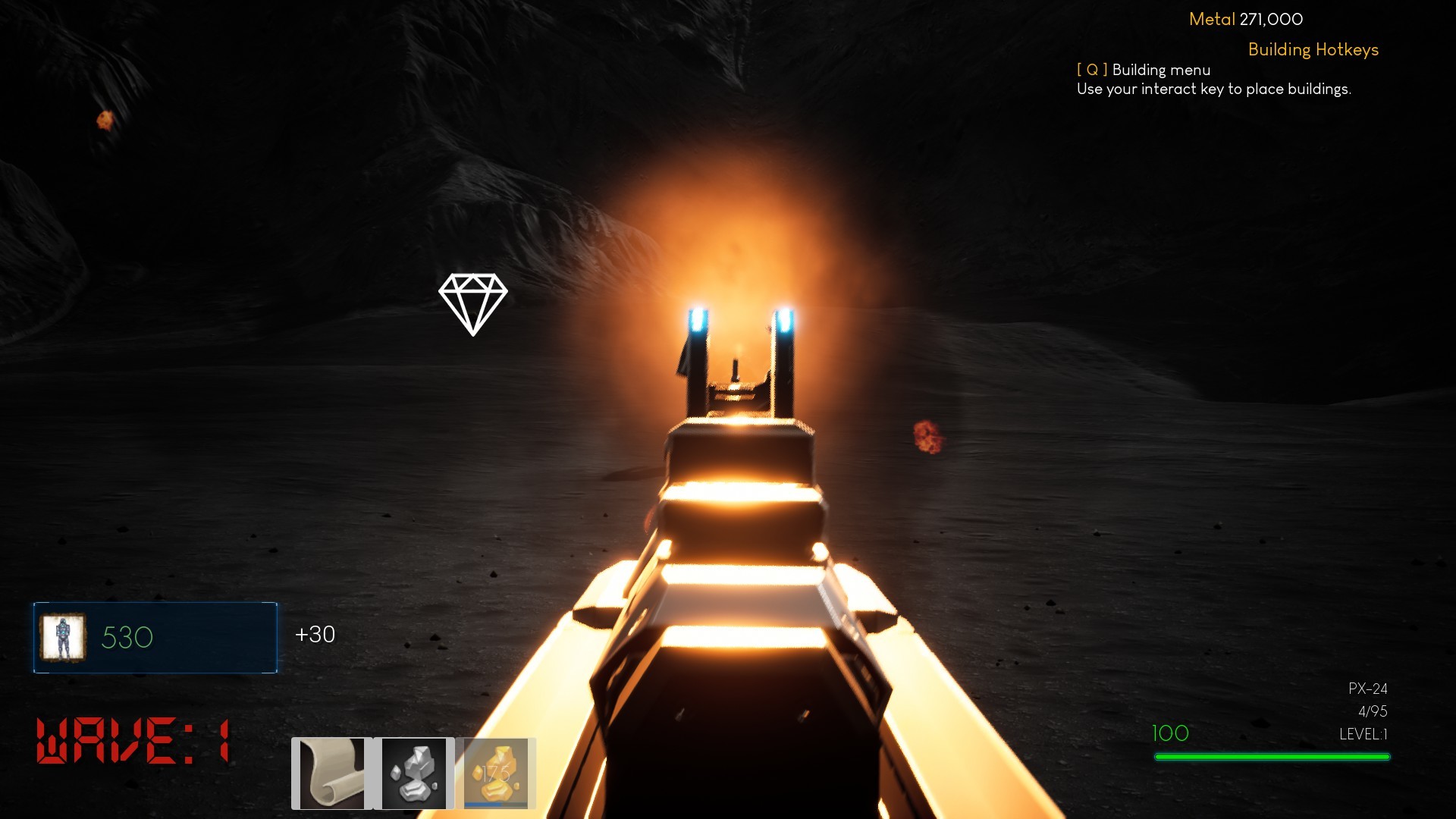This screenshot has height=819, width=1456.
Task: Click the green health bar showing 100
Action: click(1272, 755)
